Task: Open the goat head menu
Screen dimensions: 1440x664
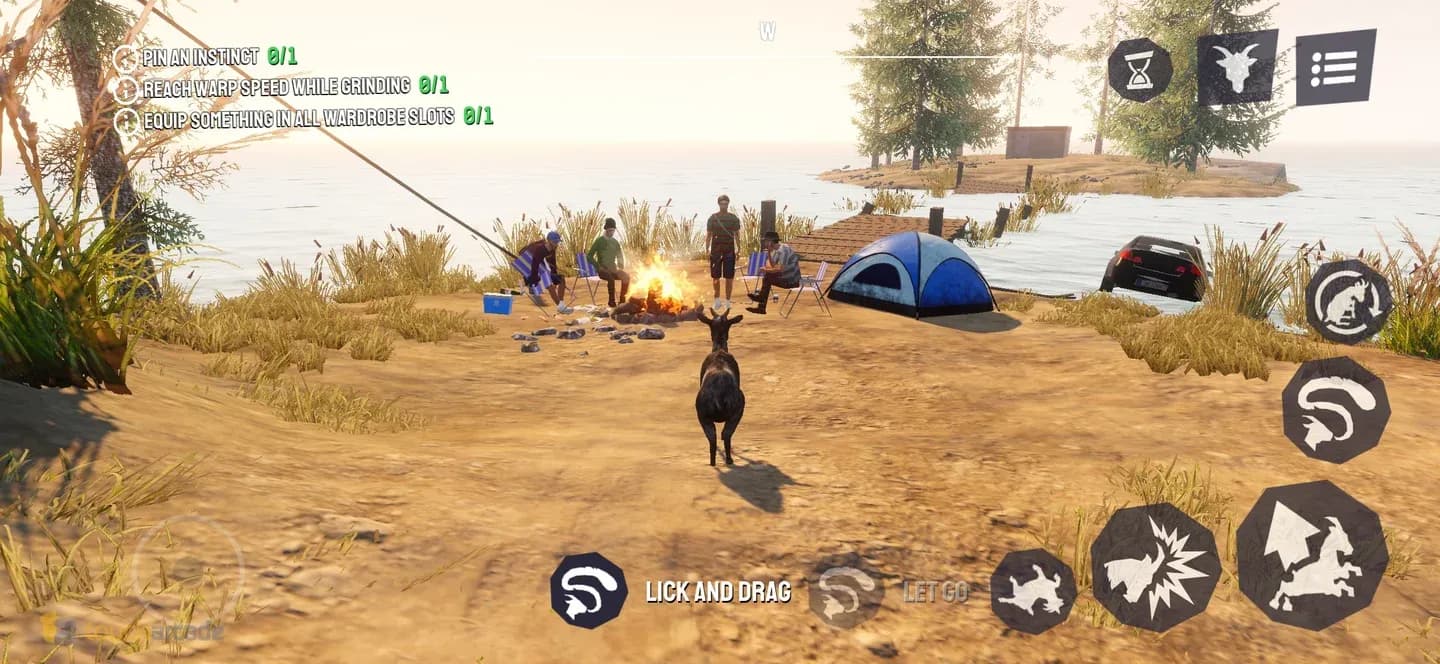Action: pos(1237,68)
